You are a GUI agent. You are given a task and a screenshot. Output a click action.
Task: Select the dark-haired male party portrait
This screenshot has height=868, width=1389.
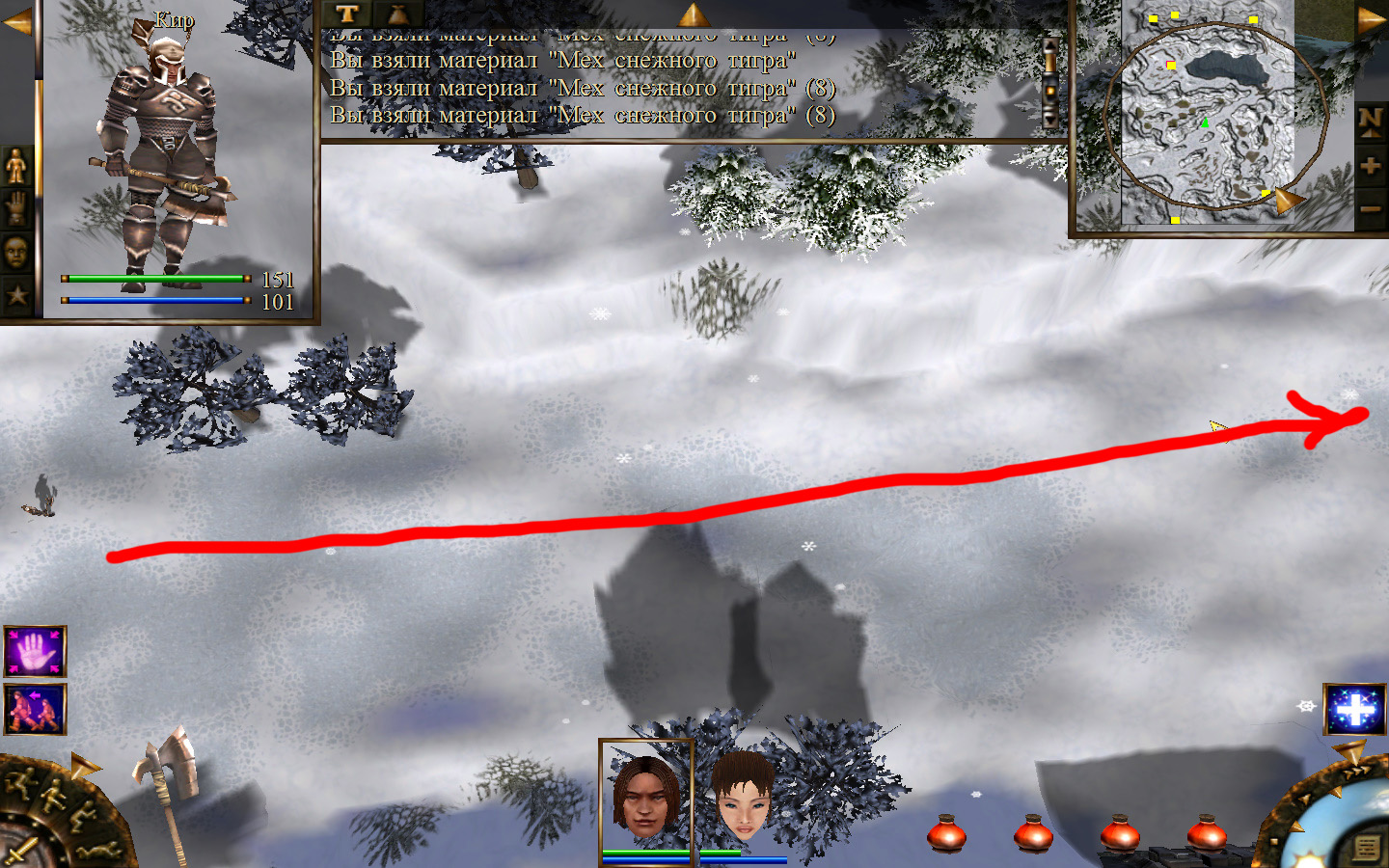coord(645,795)
